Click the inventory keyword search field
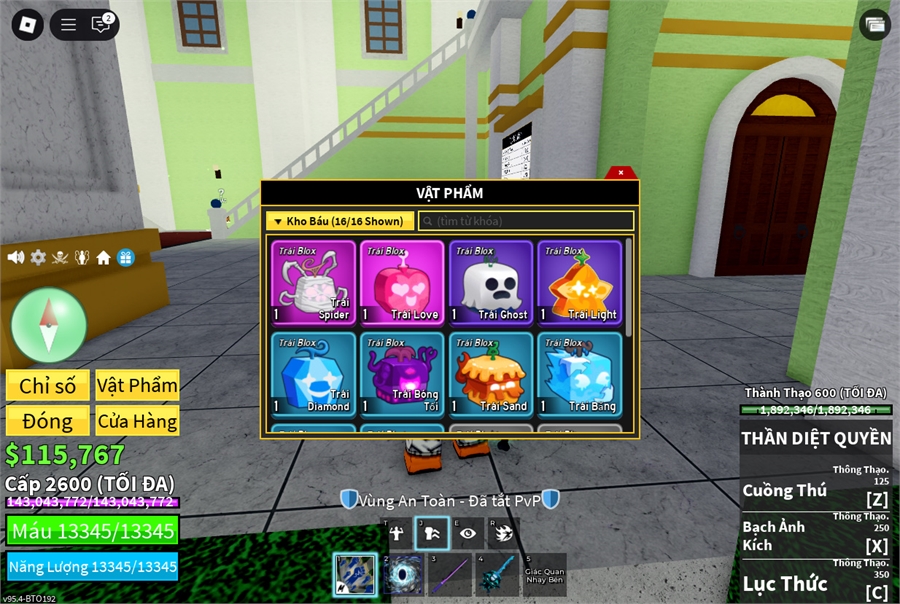Image resolution: width=900 pixels, height=604 pixels. tap(526, 221)
